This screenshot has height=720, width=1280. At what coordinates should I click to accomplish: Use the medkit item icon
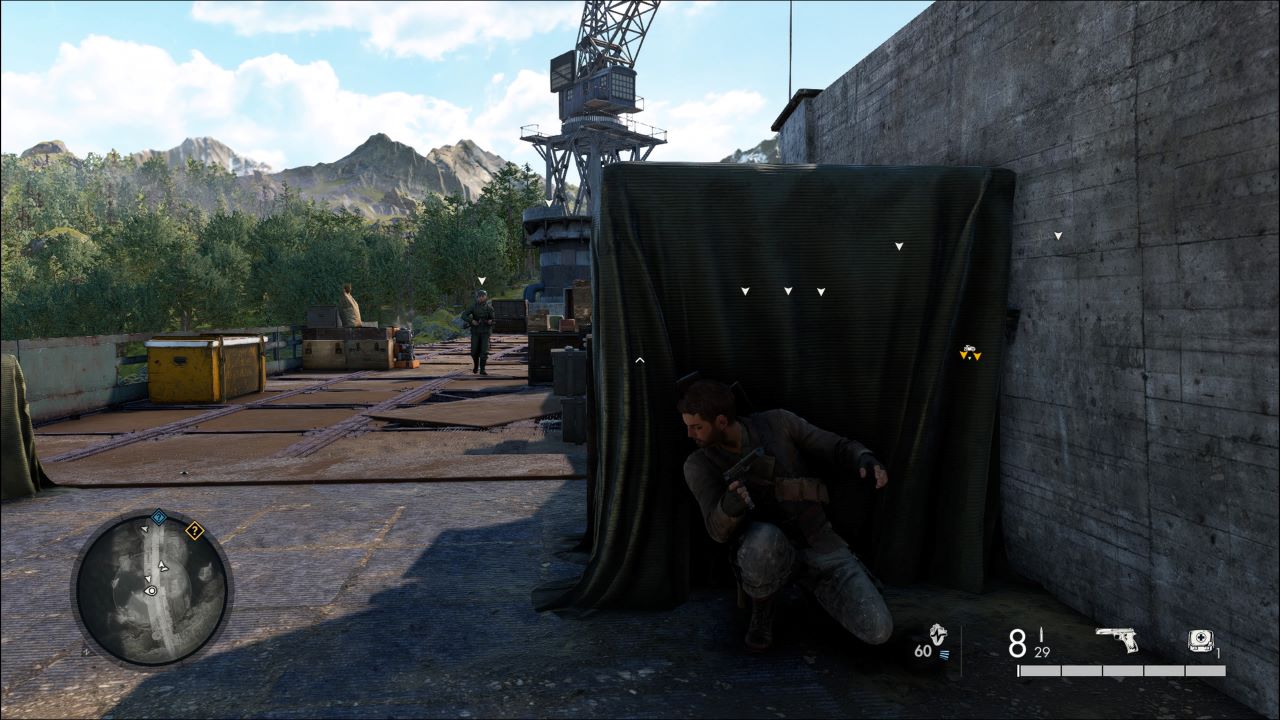point(1200,641)
